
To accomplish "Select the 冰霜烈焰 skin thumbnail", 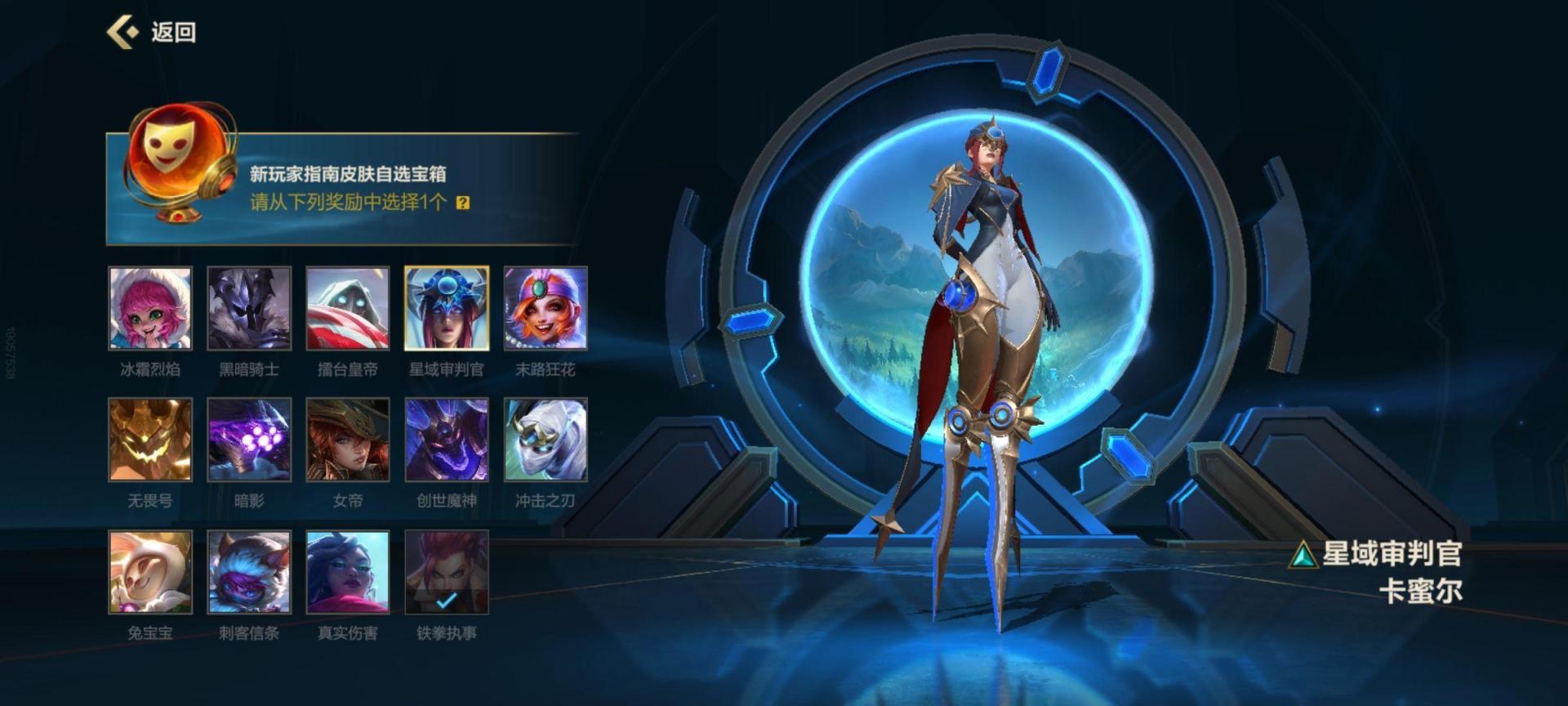I will (150, 308).
